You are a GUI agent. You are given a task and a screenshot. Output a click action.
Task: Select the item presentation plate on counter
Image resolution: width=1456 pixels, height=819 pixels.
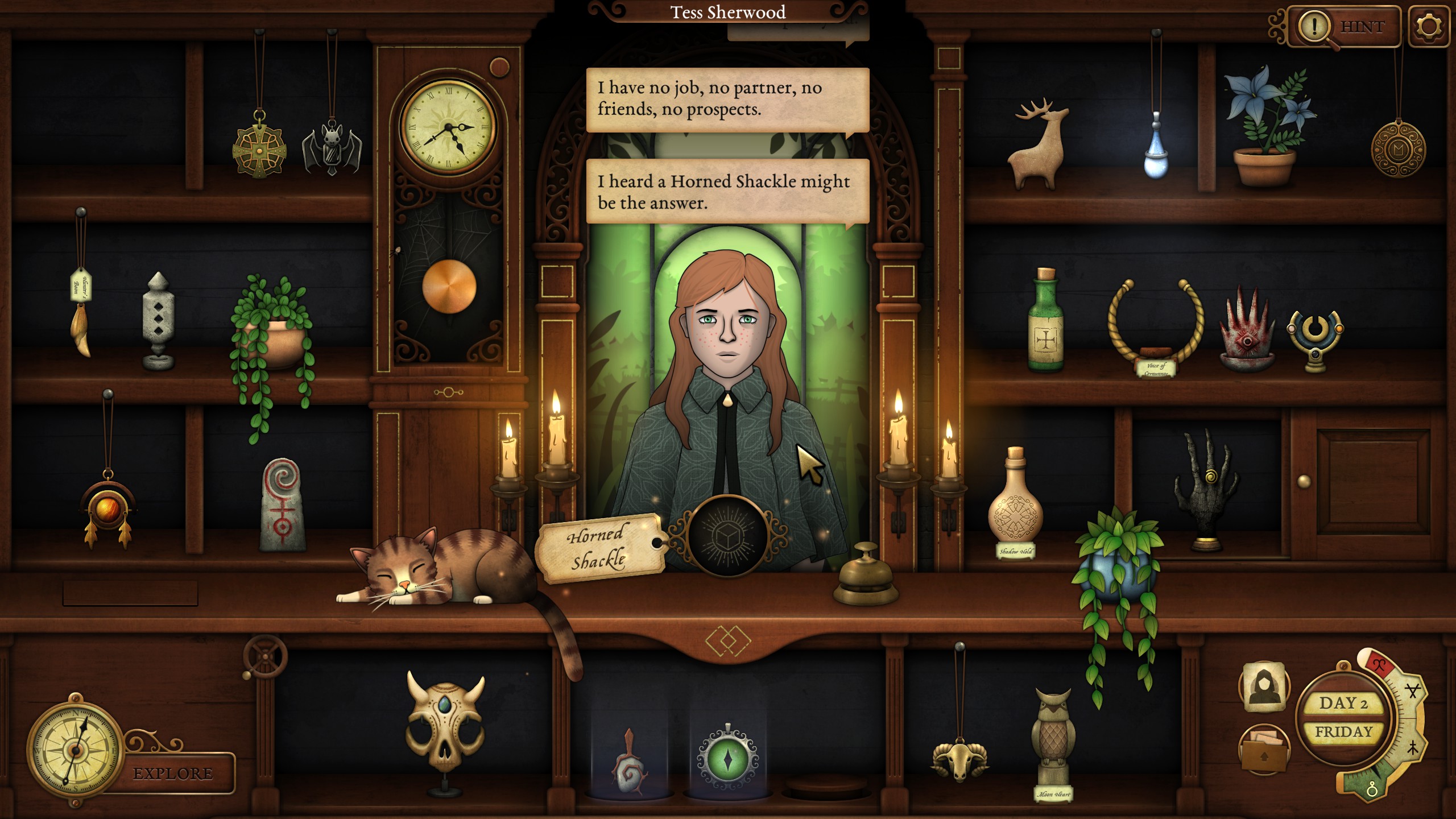[x=727, y=536]
